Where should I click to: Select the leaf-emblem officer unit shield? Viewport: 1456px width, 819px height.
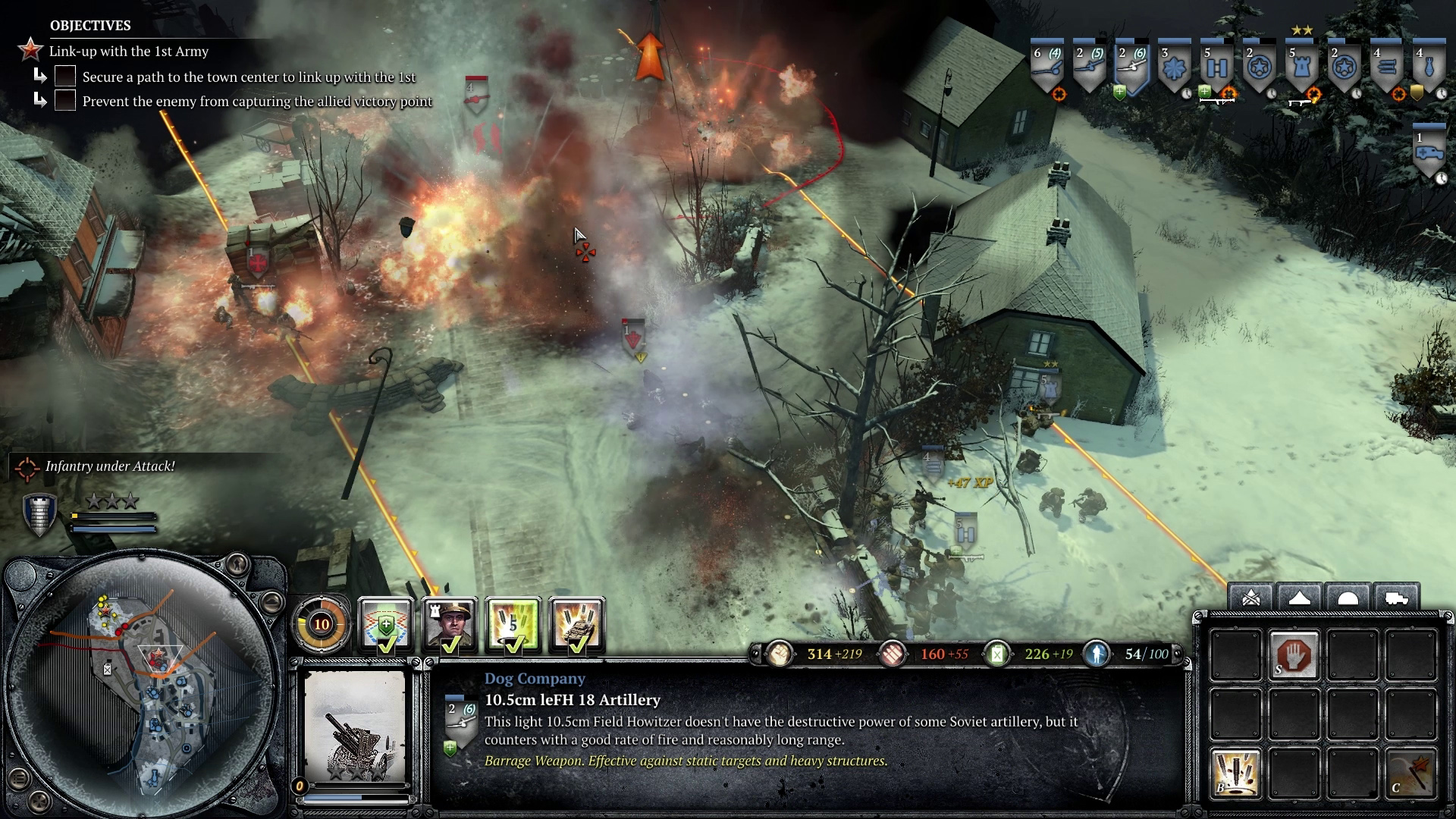(x=1174, y=68)
